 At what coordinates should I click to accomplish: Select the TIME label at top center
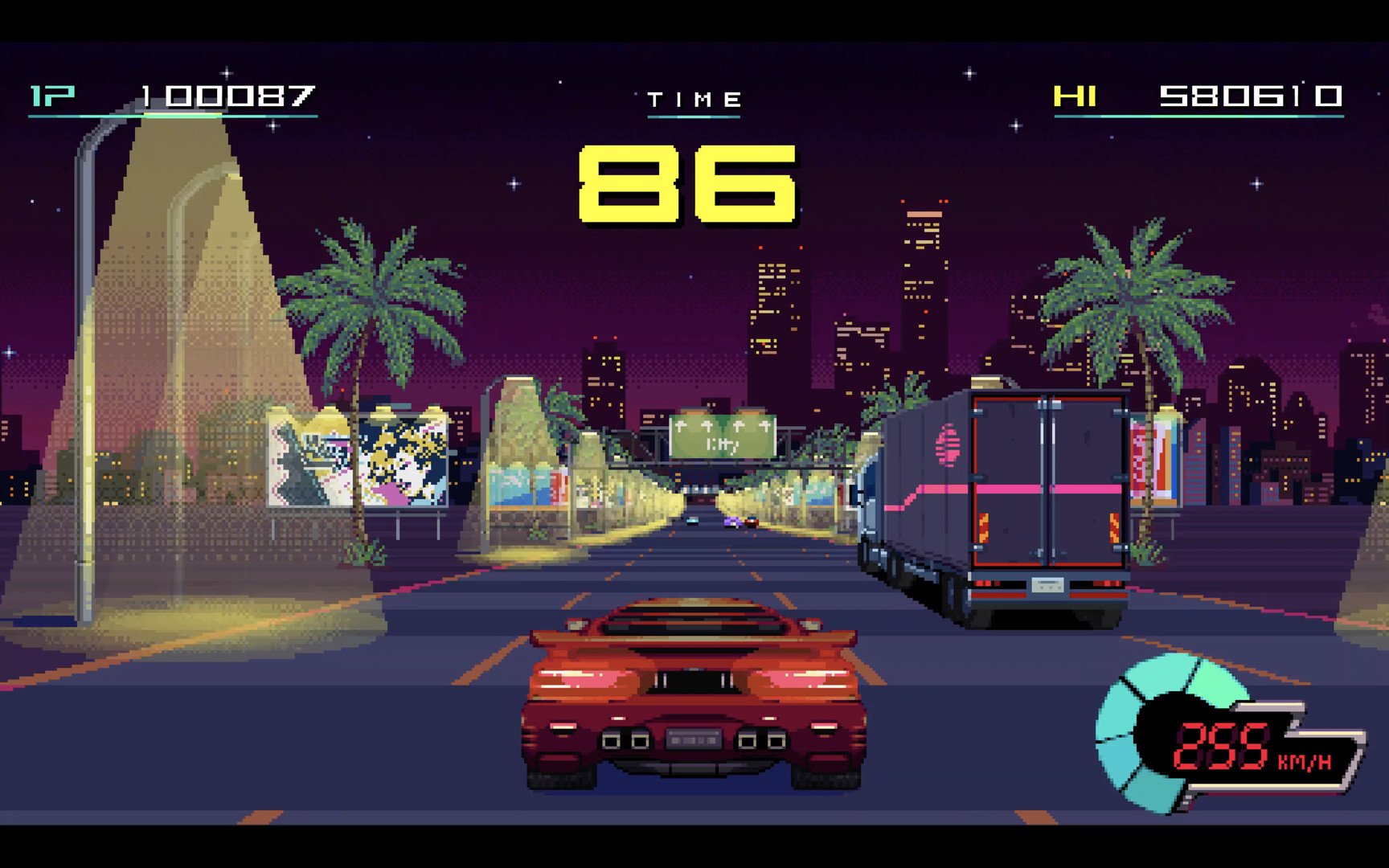click(x=694, y=98)
